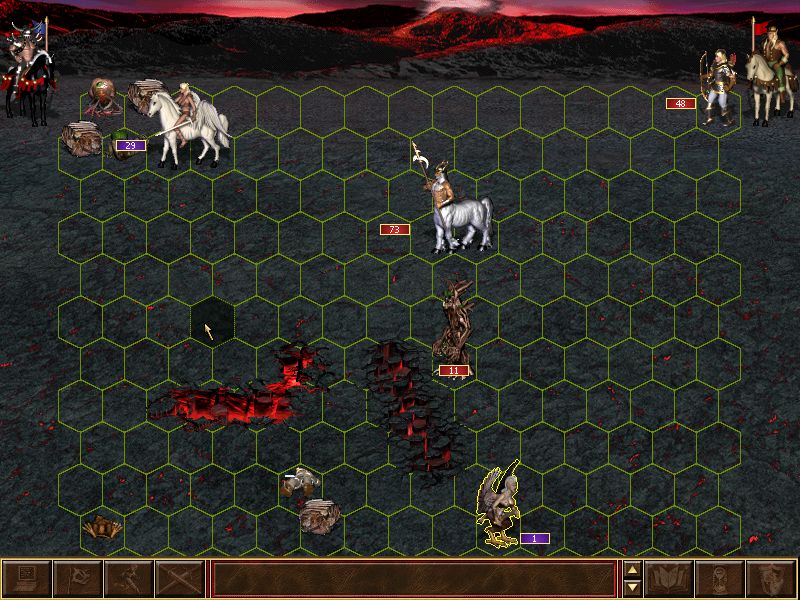The height and width of the screenshot is (600, 800).
Task: Click the surrender flag button
Action: tap(77, 579)
